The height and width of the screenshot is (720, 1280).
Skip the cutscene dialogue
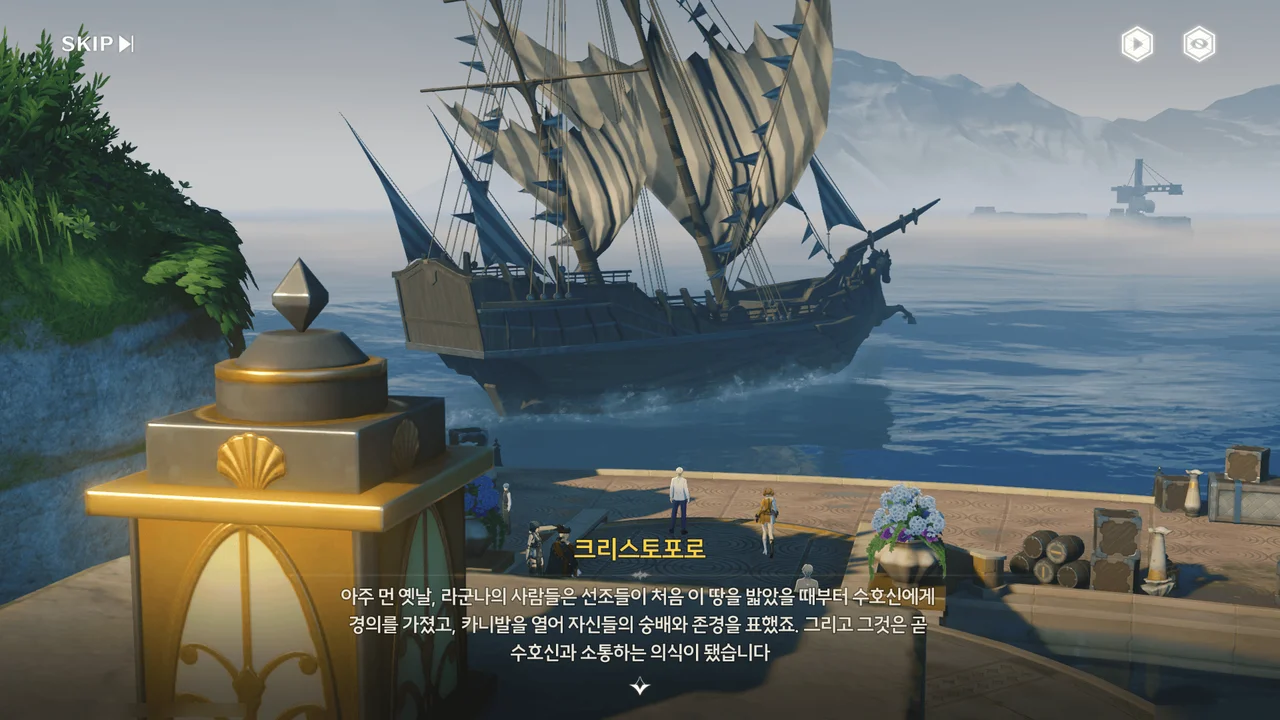click(97, 44)
